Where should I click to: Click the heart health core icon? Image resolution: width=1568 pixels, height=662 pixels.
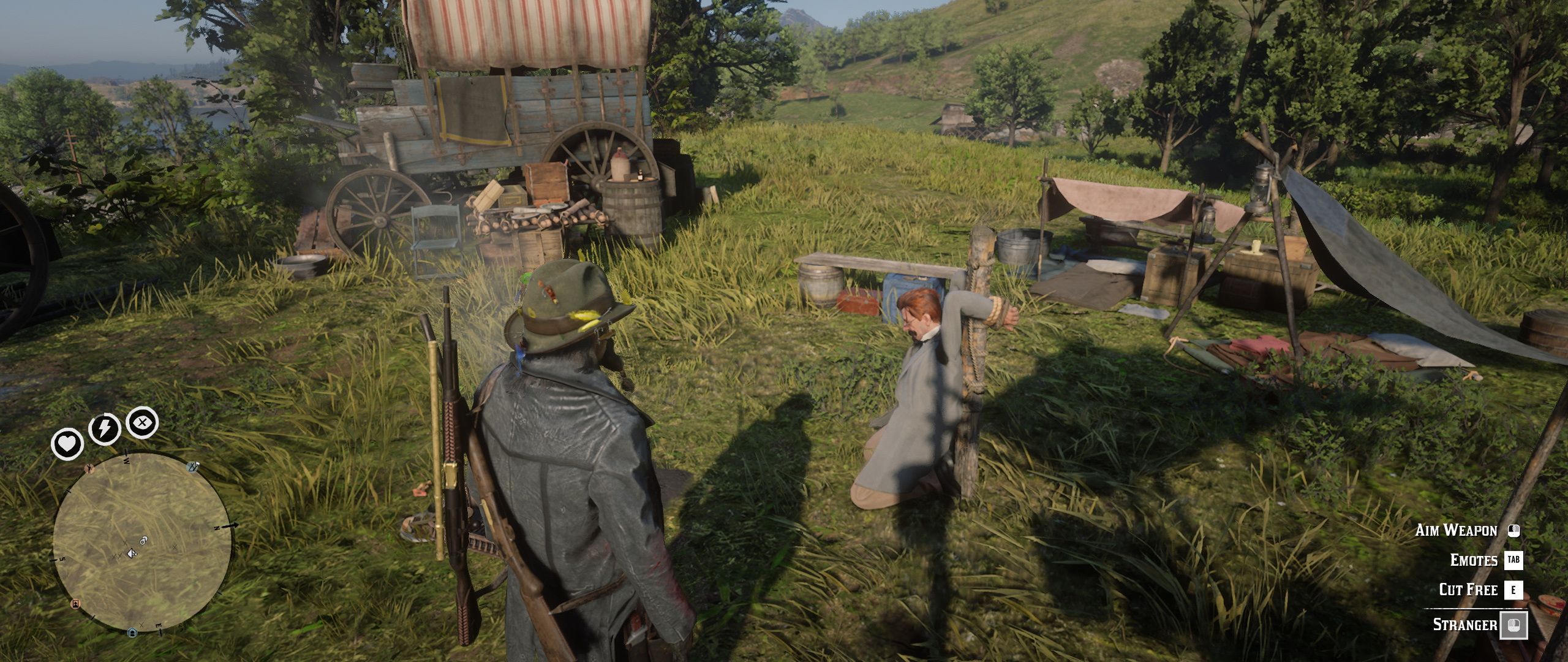(x=67, y=443)
